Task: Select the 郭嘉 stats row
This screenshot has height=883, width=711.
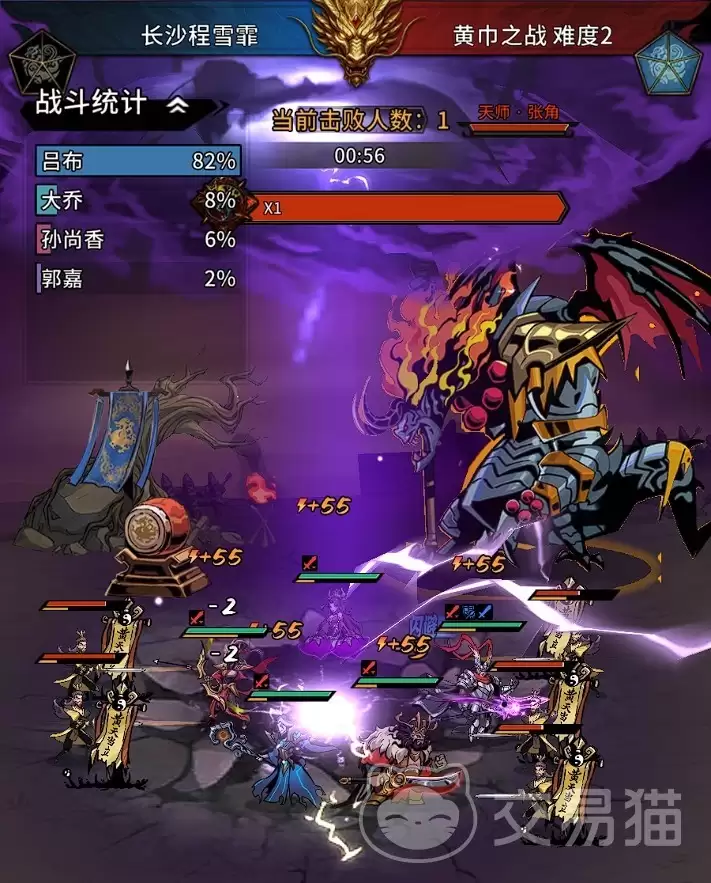Action: [138, 278]
